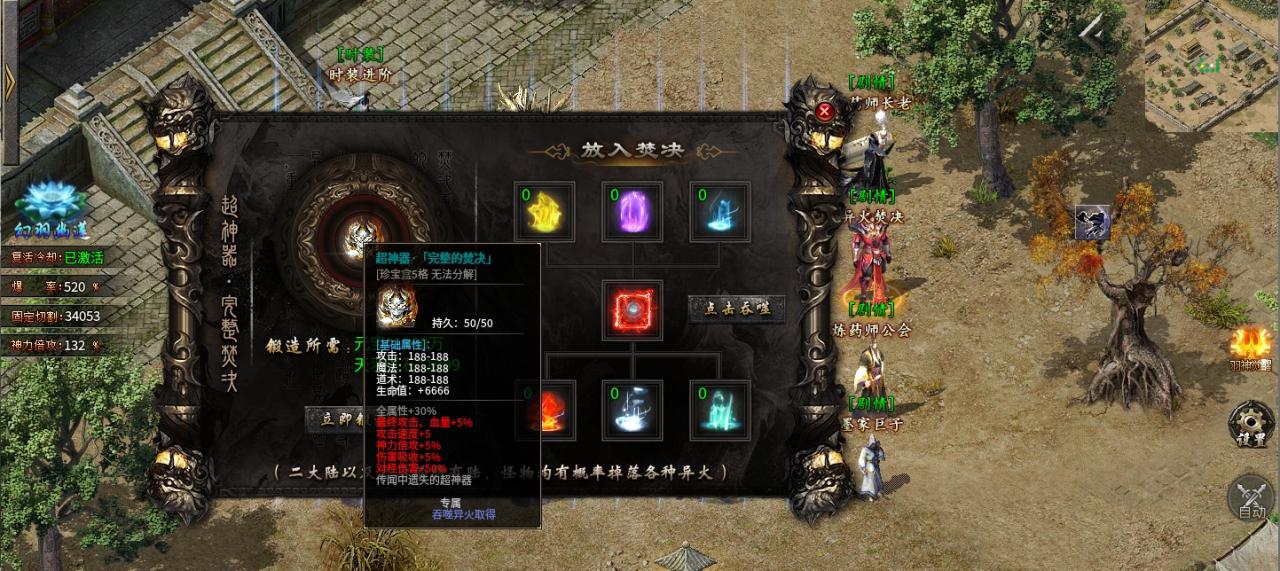Click the arrow beside the minimap
1280x571 pixels.
[x=1093, y=34]
